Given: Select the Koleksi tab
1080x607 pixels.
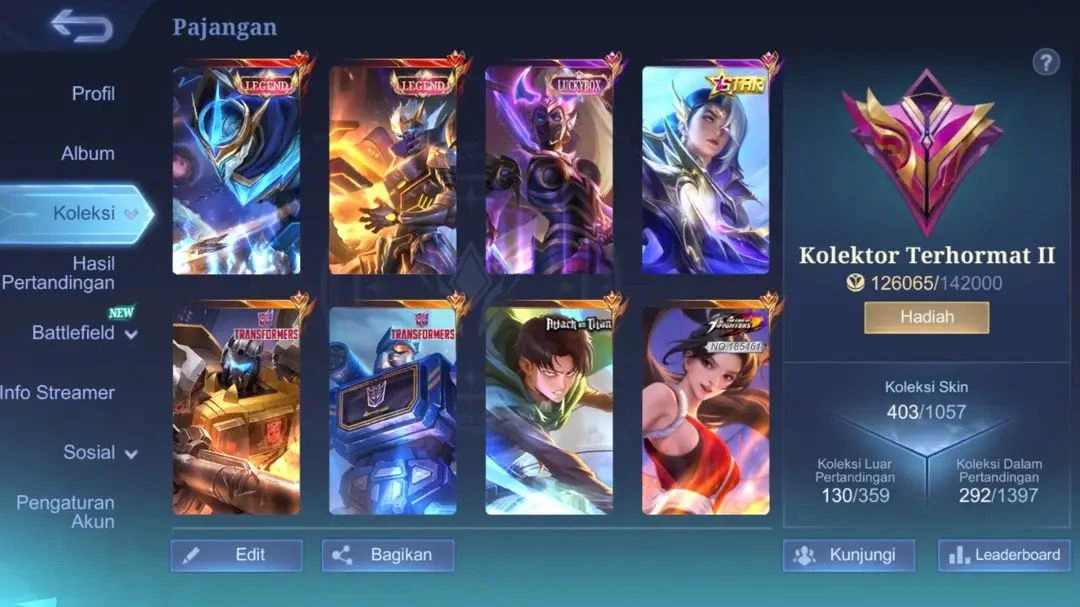Looking at the screenshot, I should point(84,213).
